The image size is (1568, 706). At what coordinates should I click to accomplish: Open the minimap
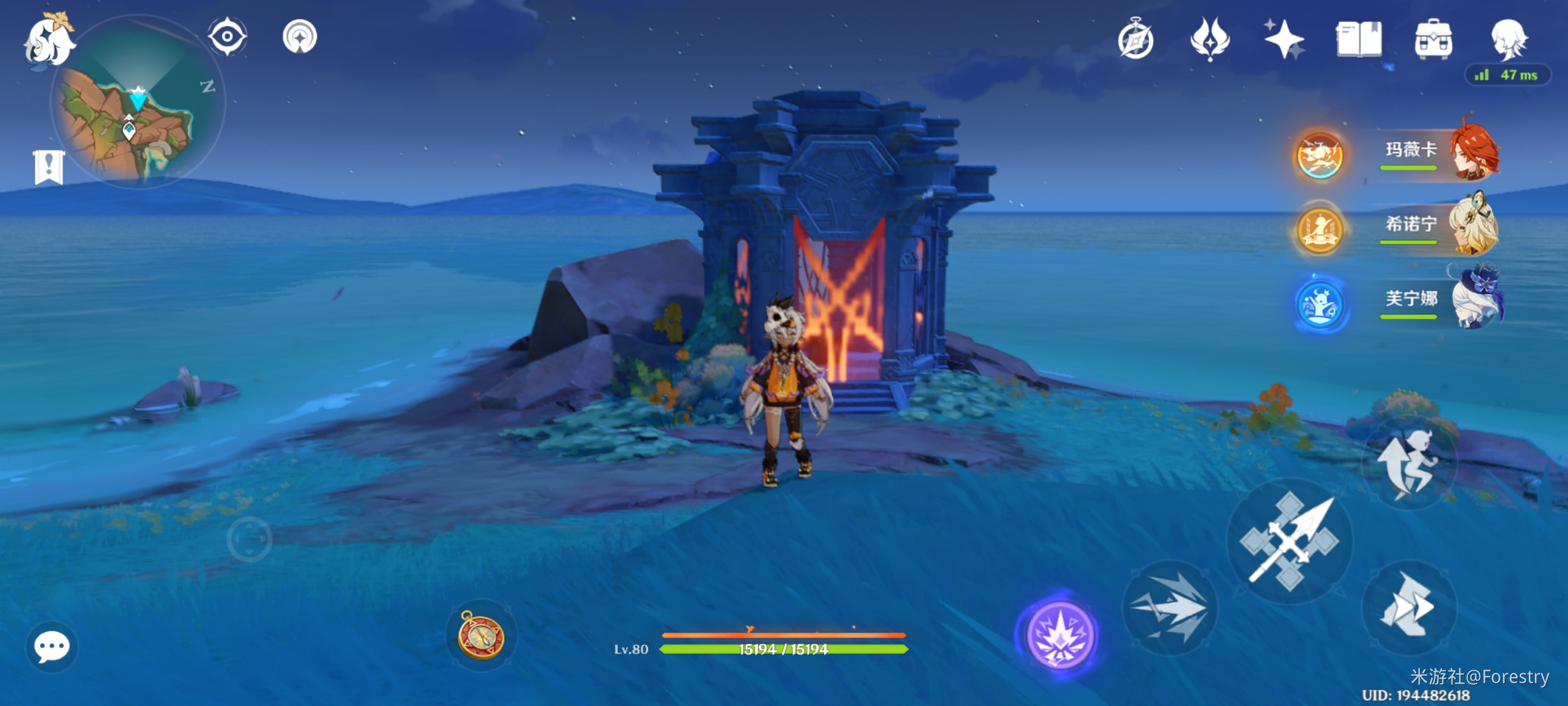coord(138,104)
